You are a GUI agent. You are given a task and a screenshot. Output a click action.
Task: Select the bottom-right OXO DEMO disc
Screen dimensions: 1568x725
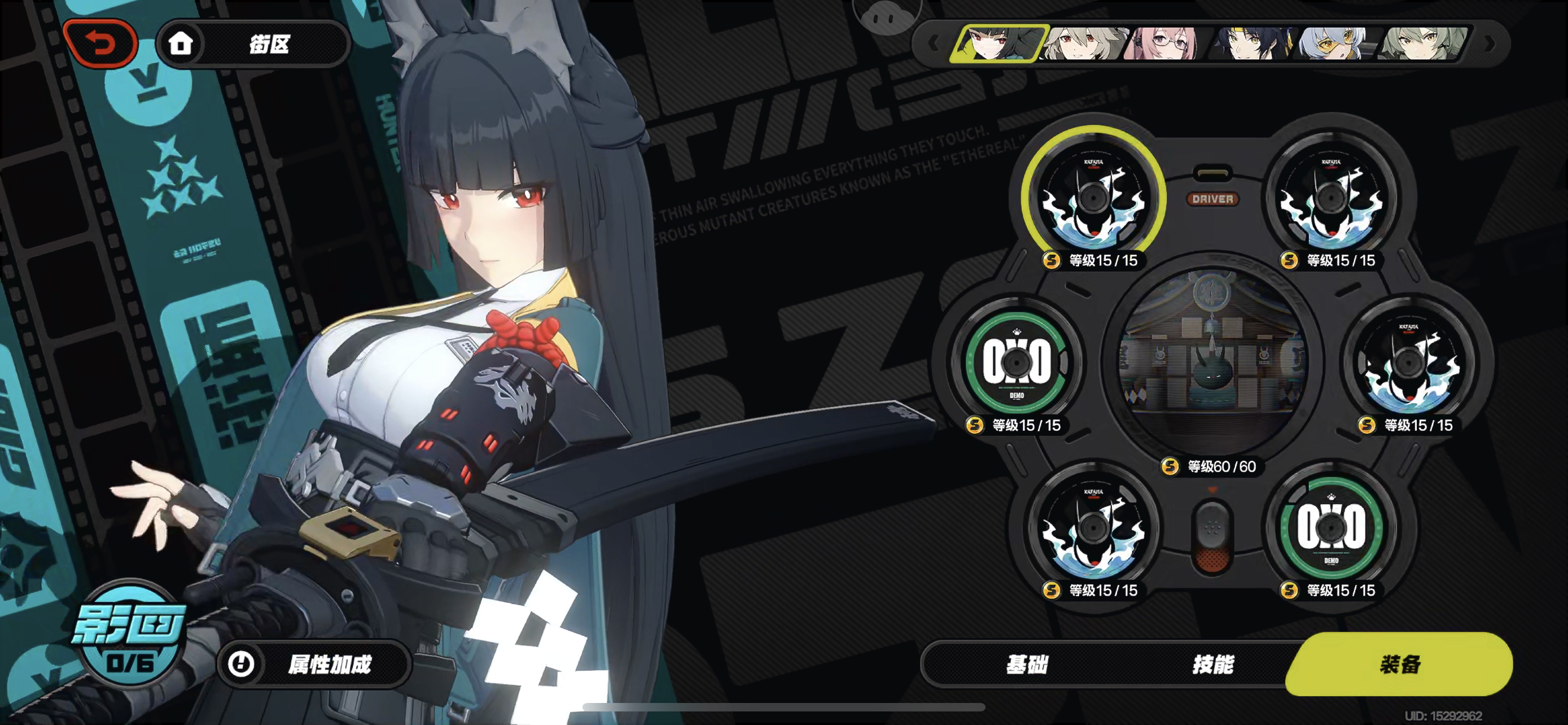point(1332,531)
